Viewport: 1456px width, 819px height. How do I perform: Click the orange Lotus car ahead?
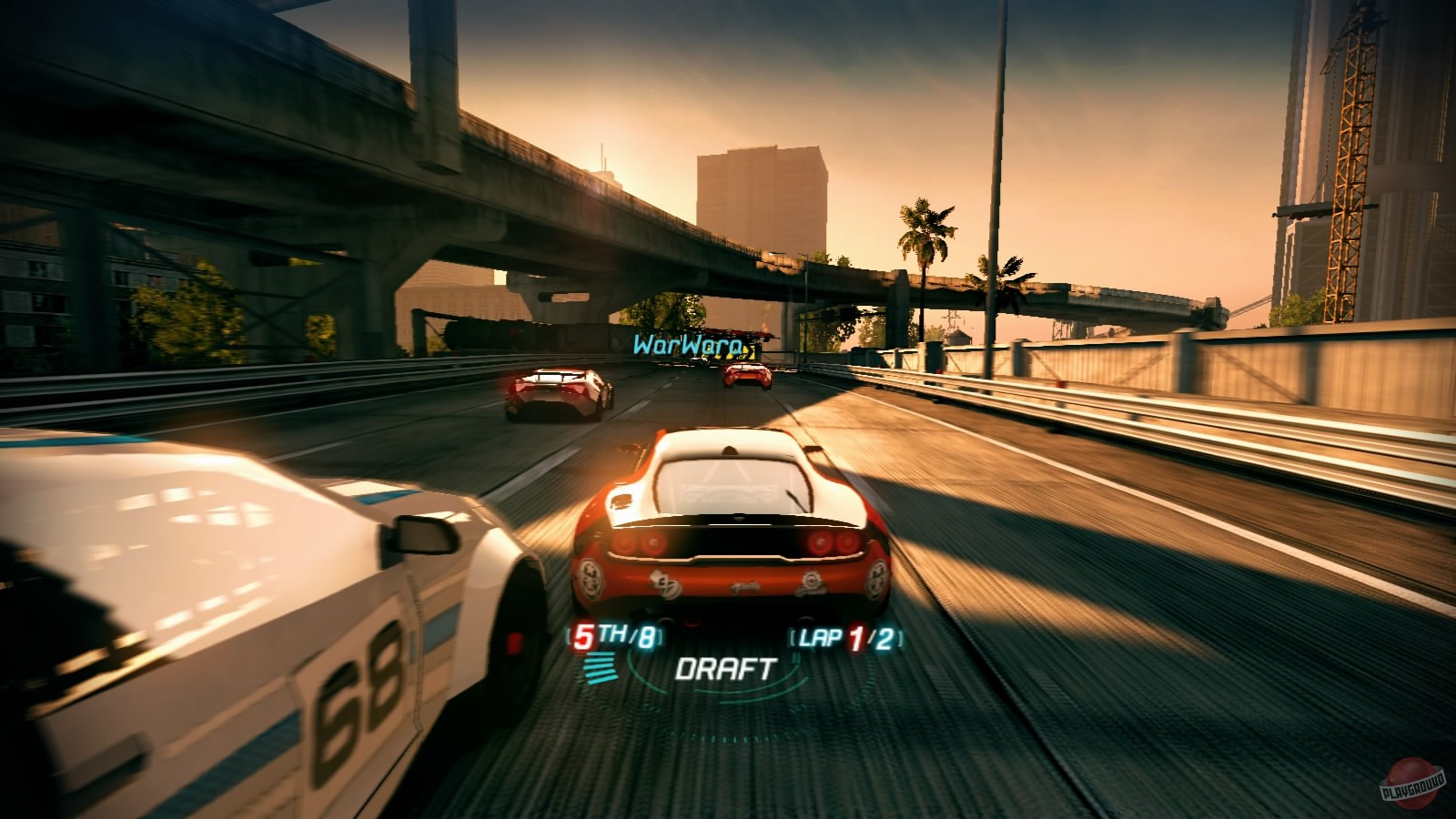coord(728,519)
